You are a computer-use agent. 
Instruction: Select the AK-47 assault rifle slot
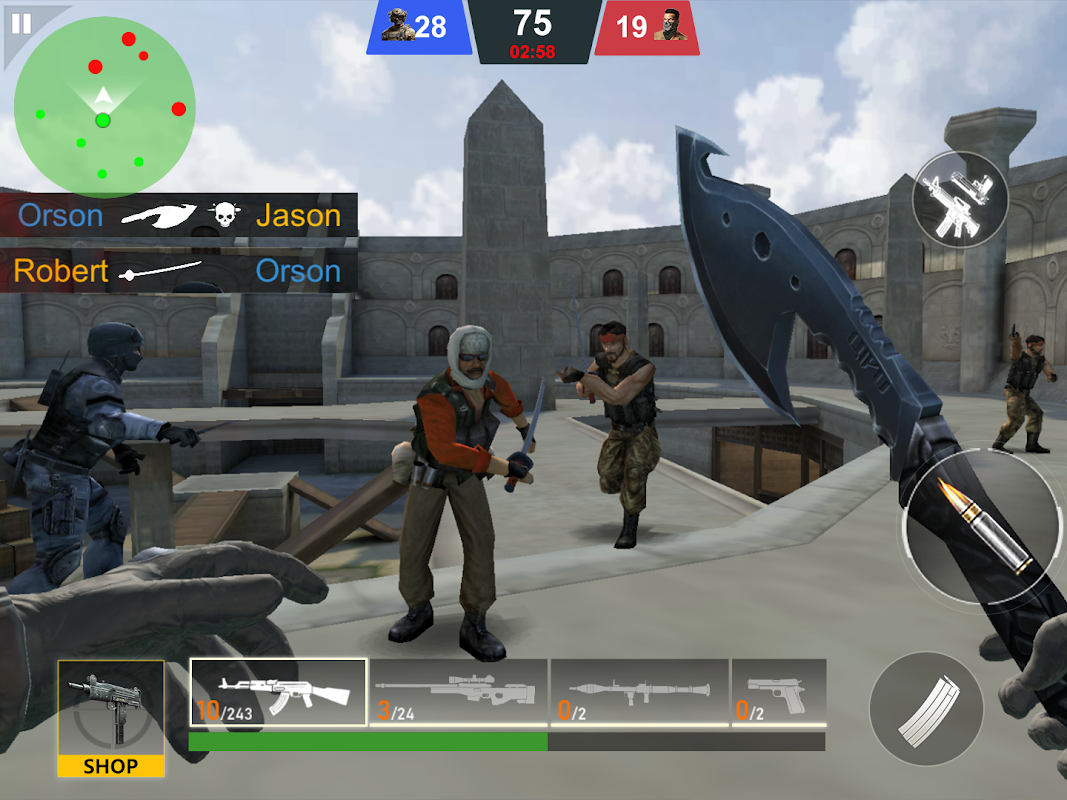click(x=279, y=692)
